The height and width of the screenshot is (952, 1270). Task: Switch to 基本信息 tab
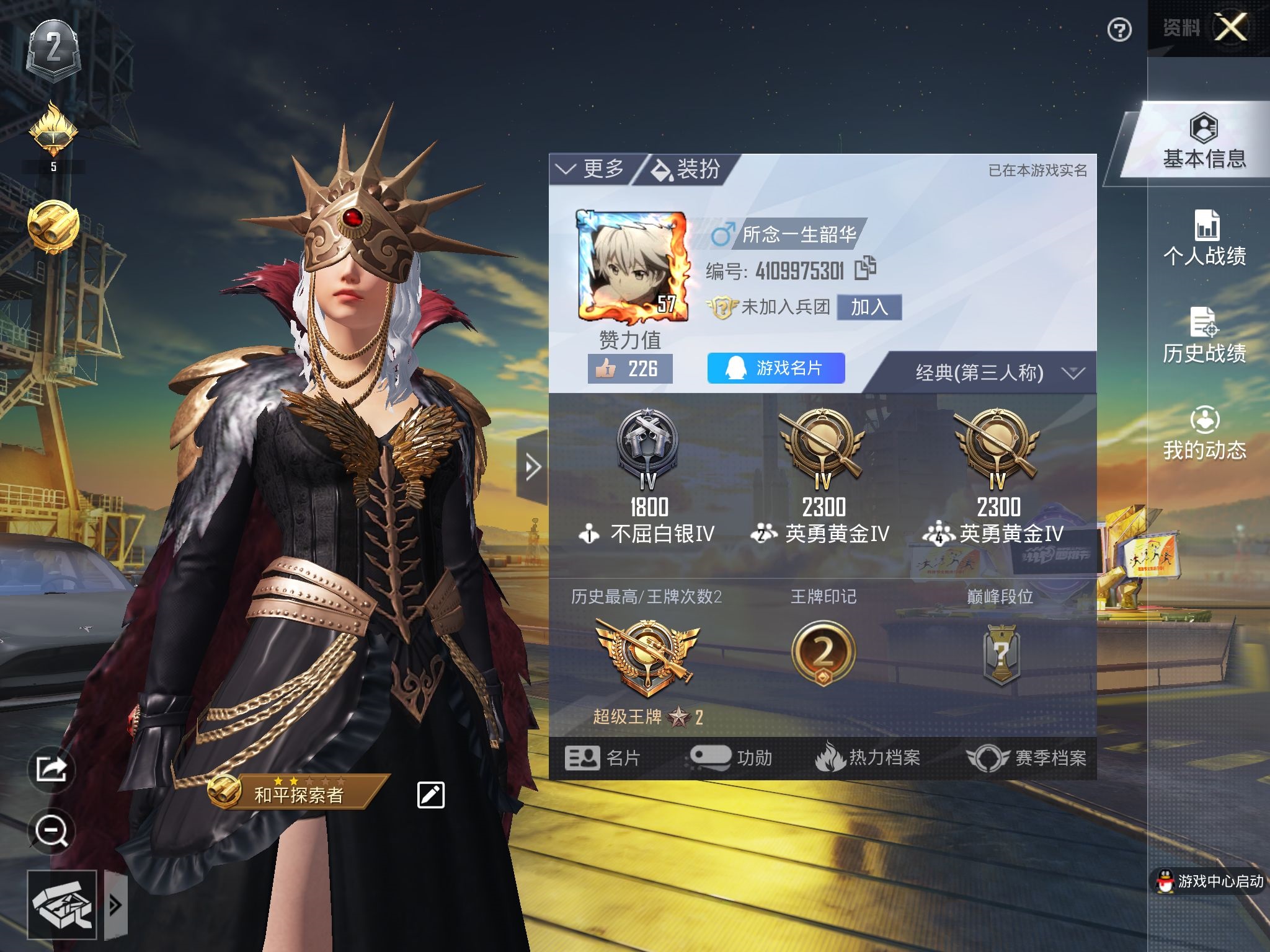1204,142
